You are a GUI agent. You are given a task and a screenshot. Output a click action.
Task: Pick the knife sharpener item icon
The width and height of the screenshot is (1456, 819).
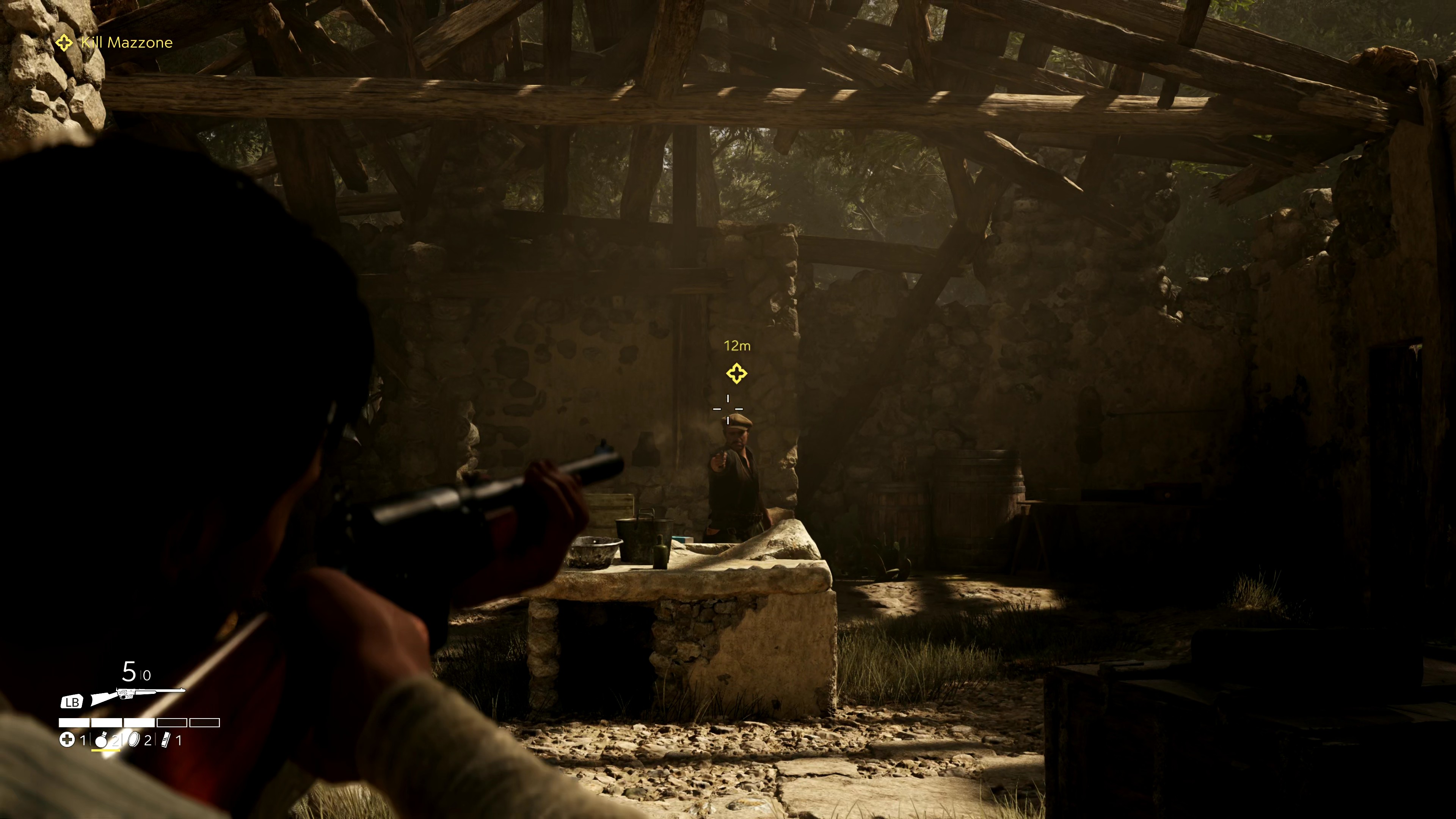point(166,740)
